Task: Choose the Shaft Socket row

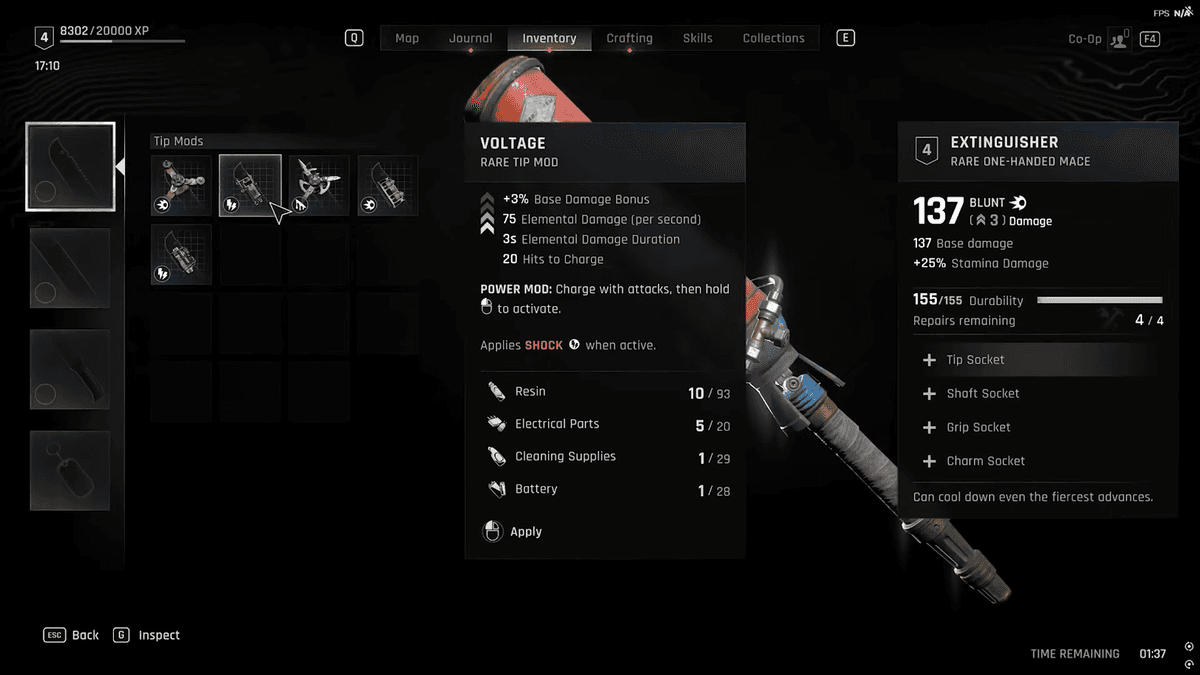Action: pyautogui.click(x=1036, y=394)
